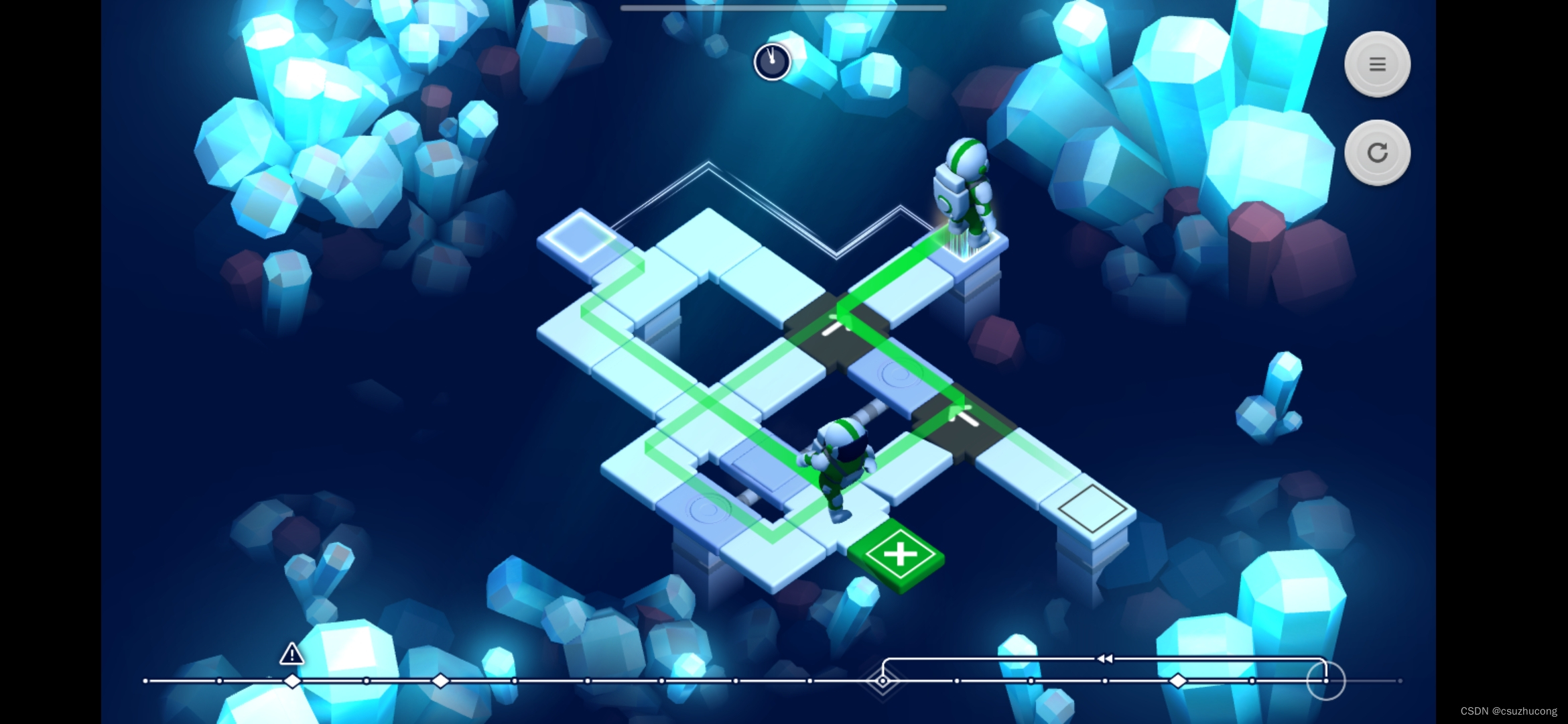Click the clock icon at the top
Viewport: 1568px width, 724px height.
(x=772, y=62)
